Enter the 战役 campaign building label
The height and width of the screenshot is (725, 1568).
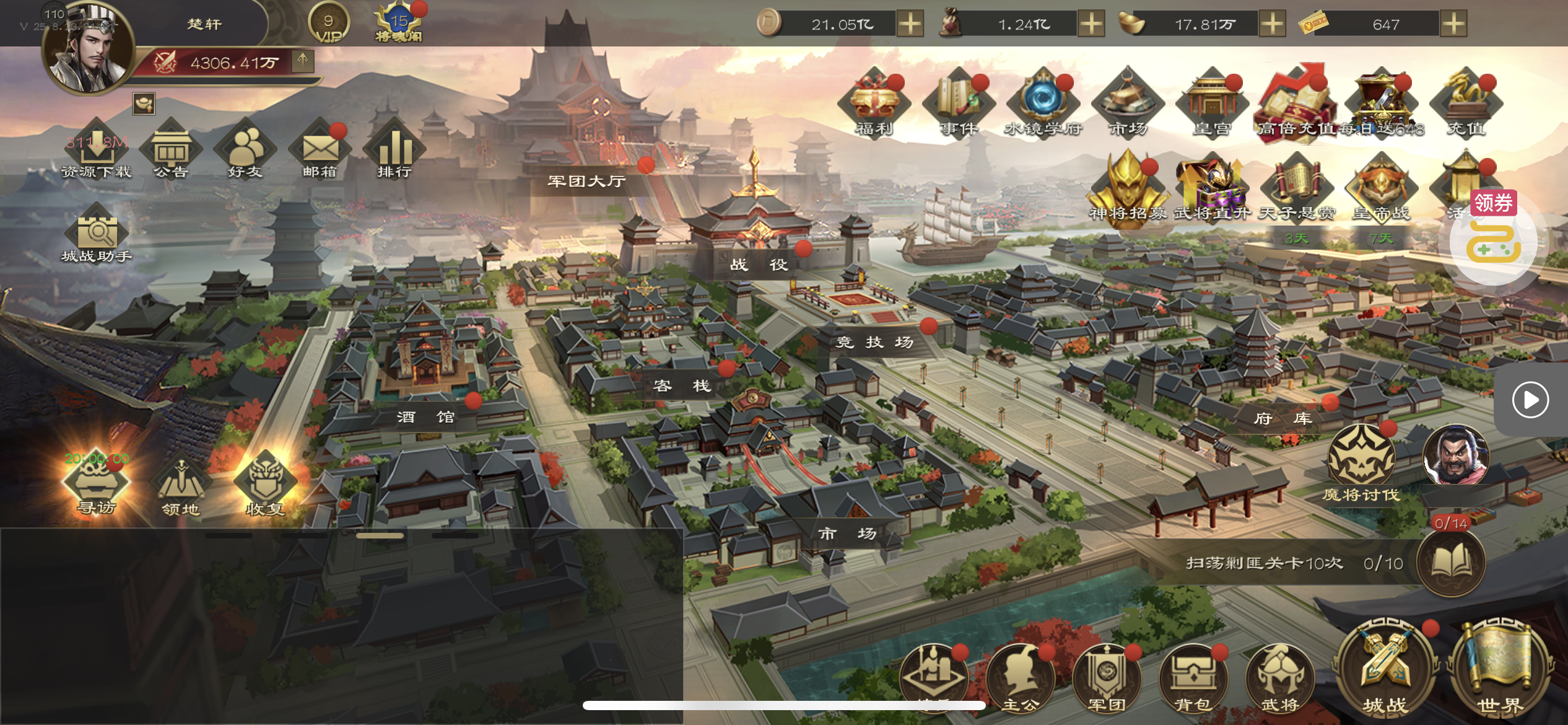pos(759,265)
